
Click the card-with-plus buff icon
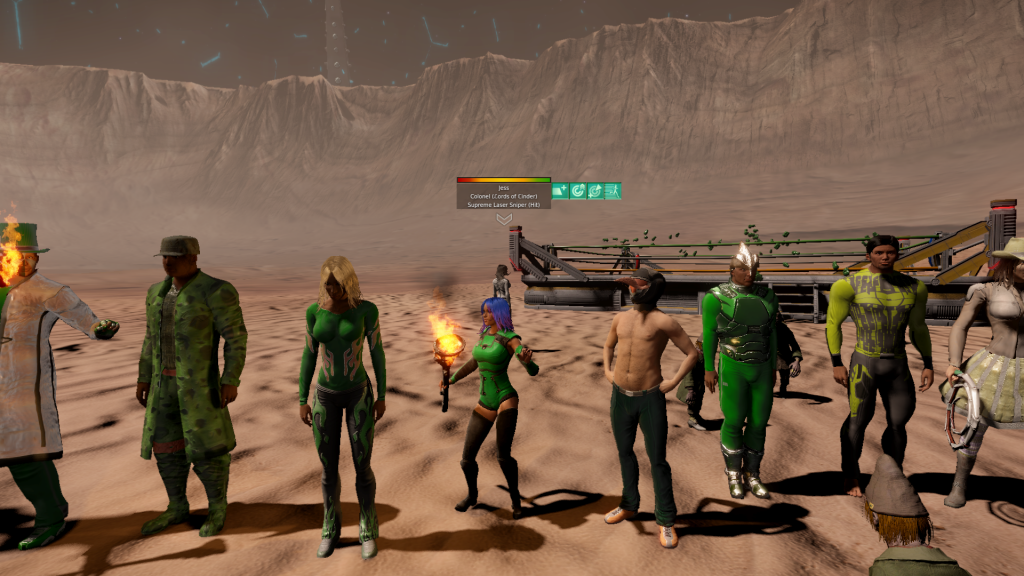(x=560, y=191)
